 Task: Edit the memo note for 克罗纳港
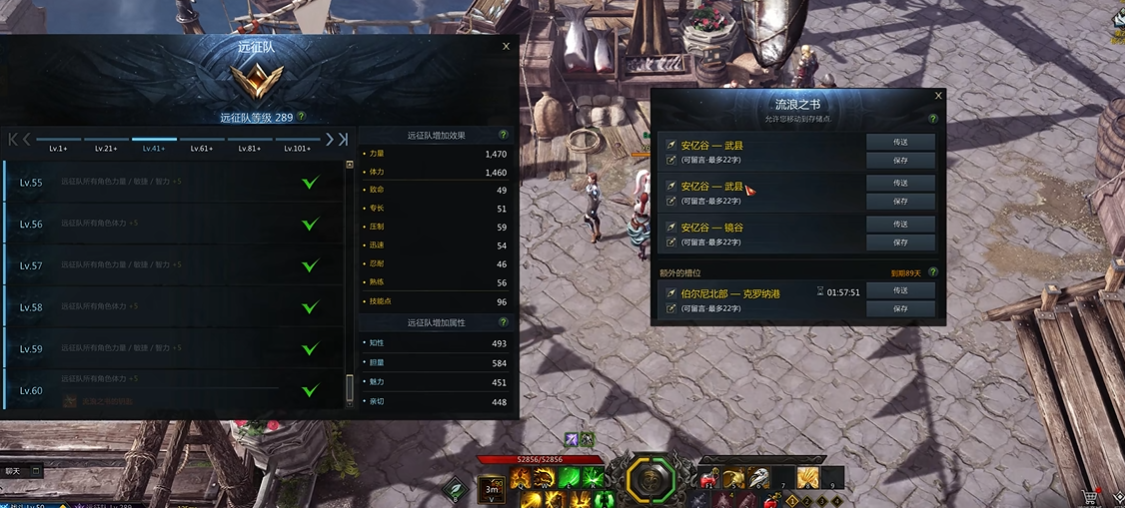pos(672,310)
